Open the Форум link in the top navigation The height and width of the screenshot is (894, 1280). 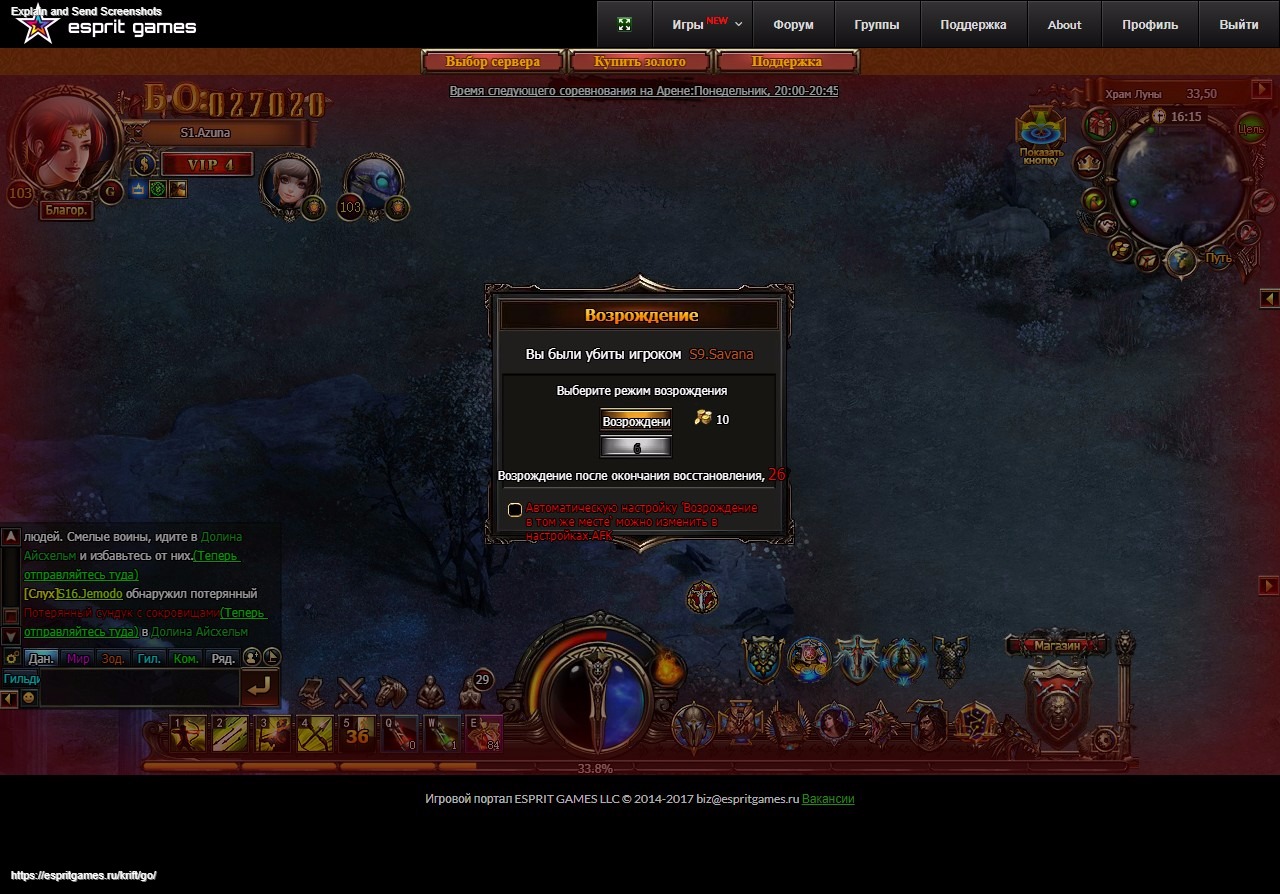pos(793,25)
